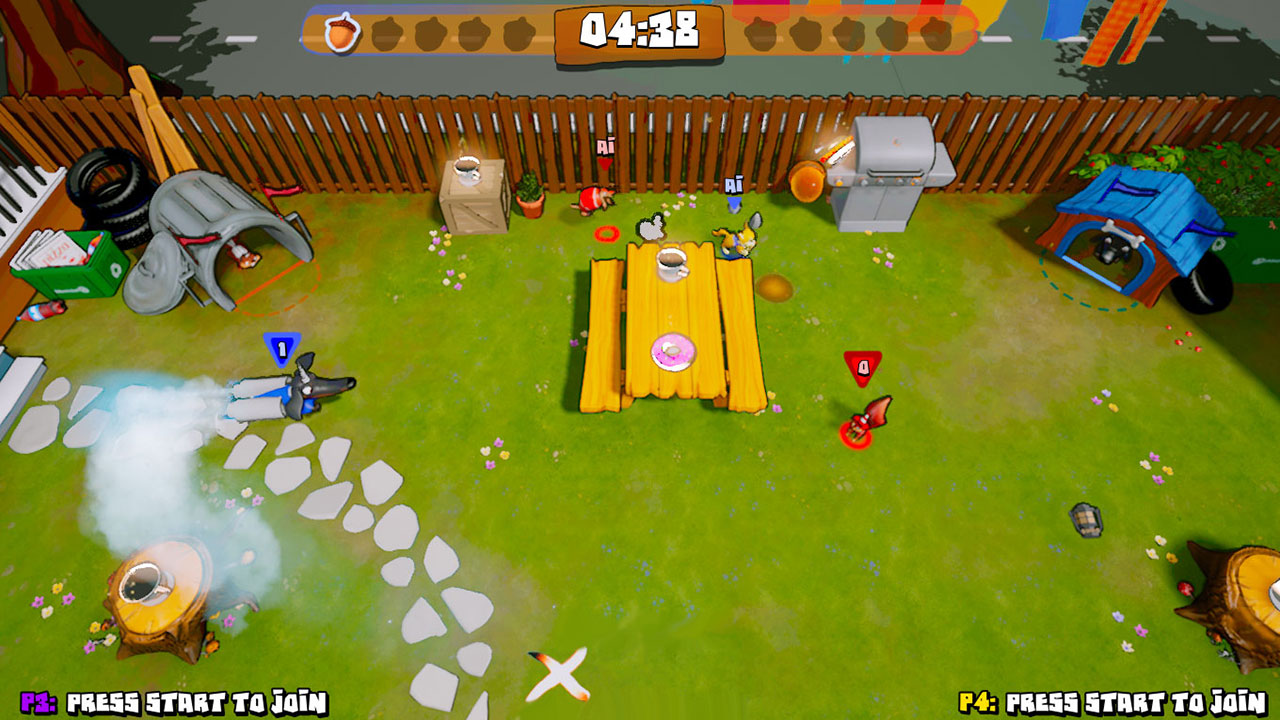Viewport: 1280px width, 720px height.
Task: Select the teacup on the picnic table
Action: pos(671,265)
